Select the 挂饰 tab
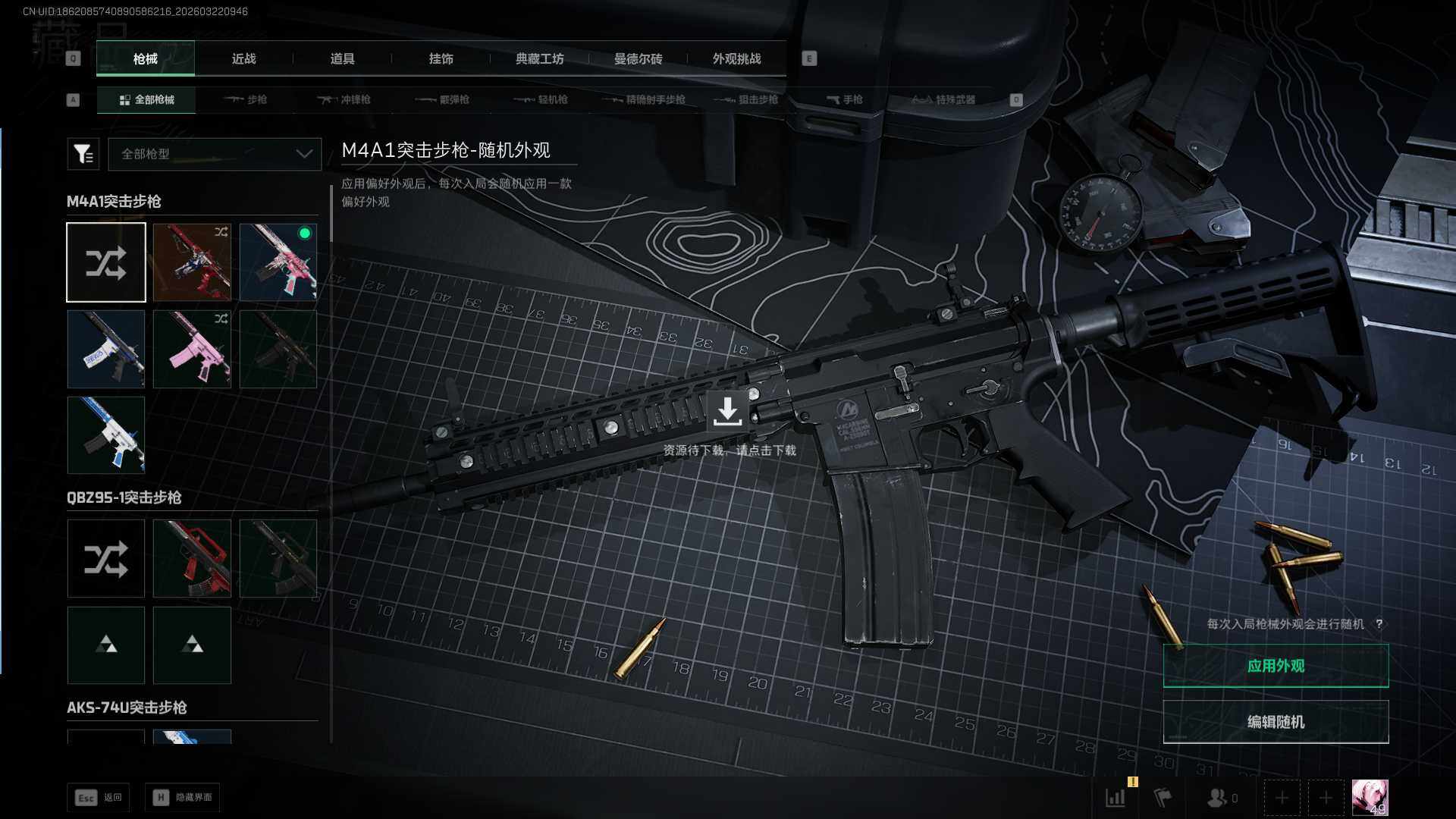 [441, 59]
